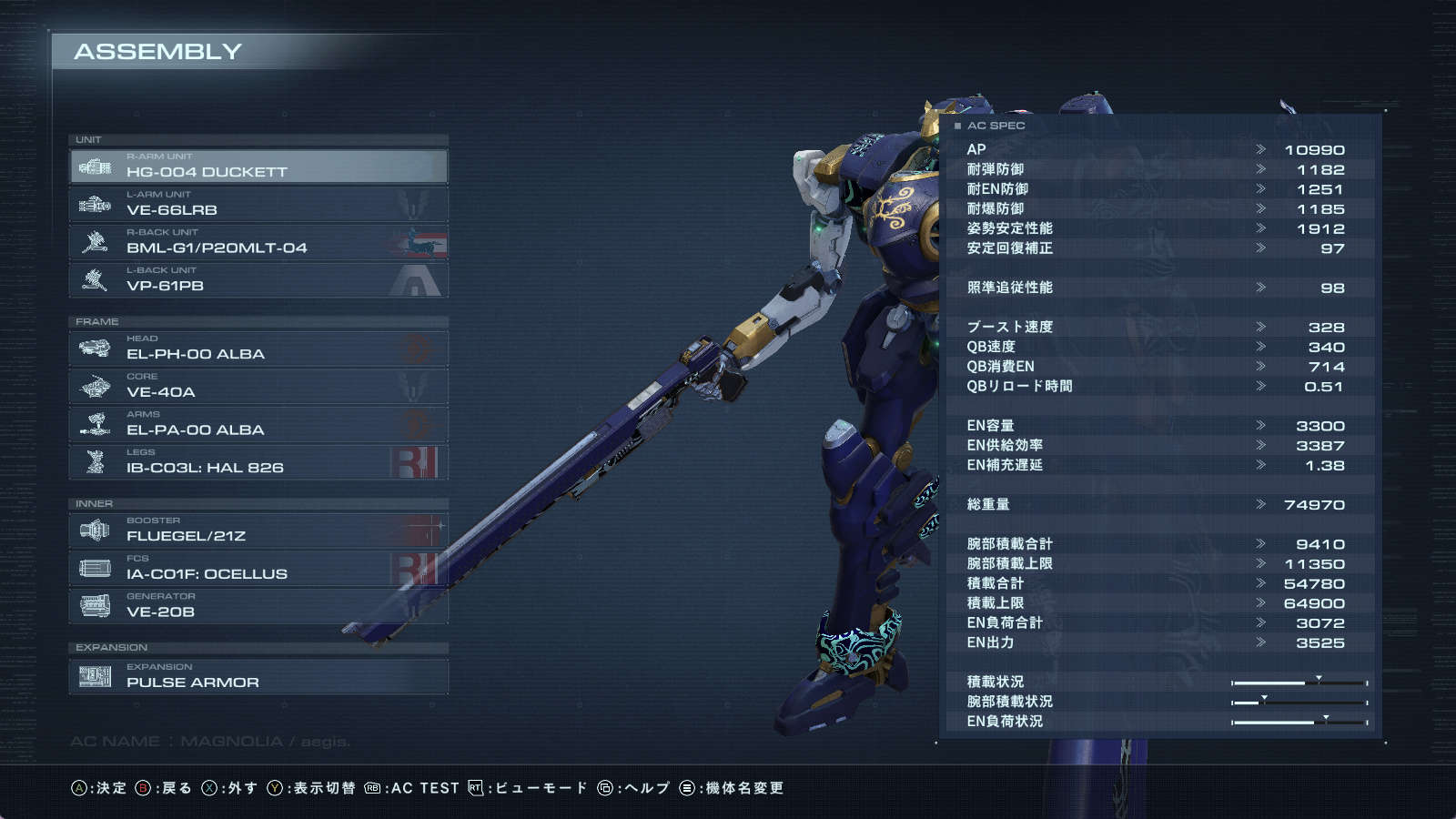Select the FCS IA-C01F: OCELLUS slot
The width and height of the screenshot is (1456, 819).
258,569
